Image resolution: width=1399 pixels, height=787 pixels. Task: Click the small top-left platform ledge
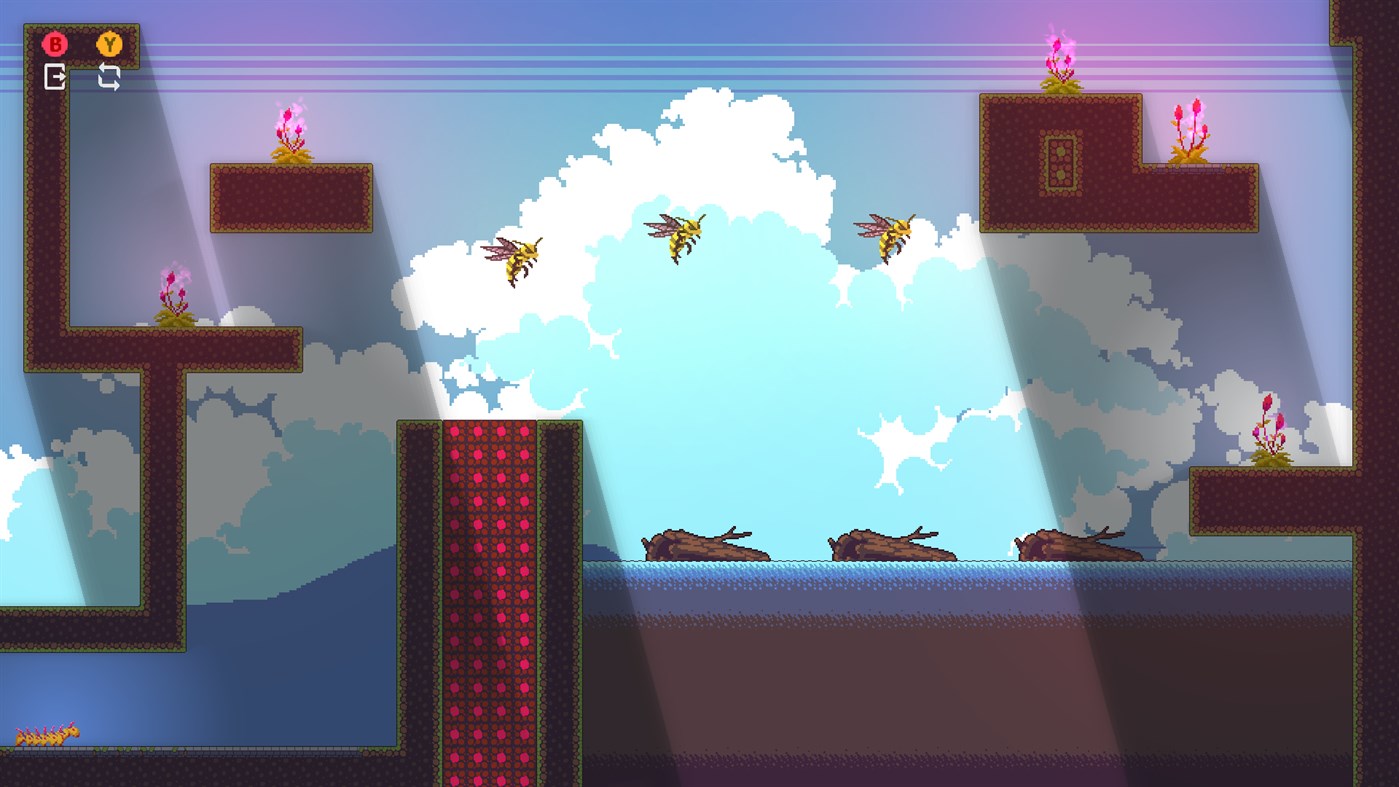pos(290,195)
